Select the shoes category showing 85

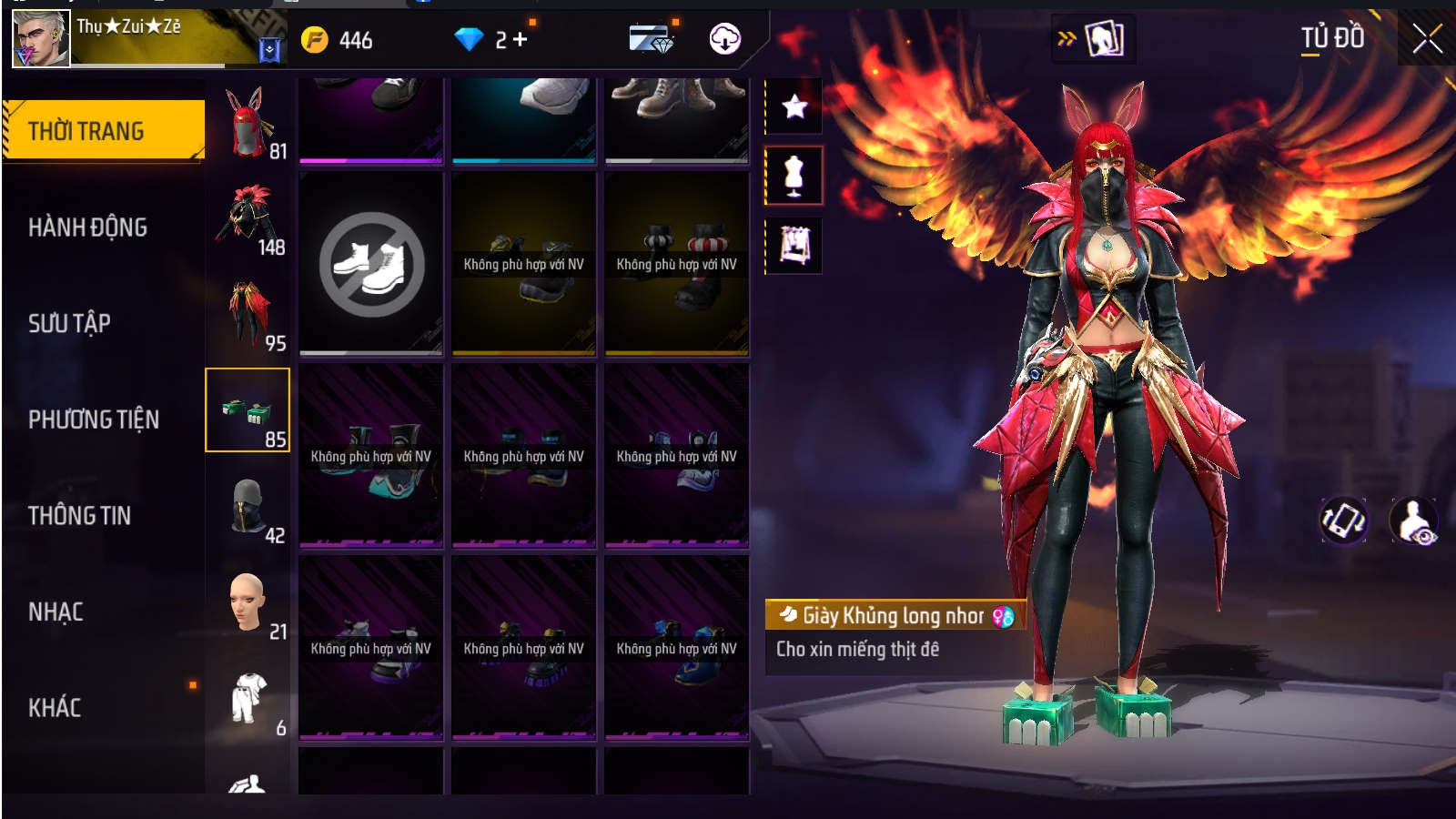point(248,410)
